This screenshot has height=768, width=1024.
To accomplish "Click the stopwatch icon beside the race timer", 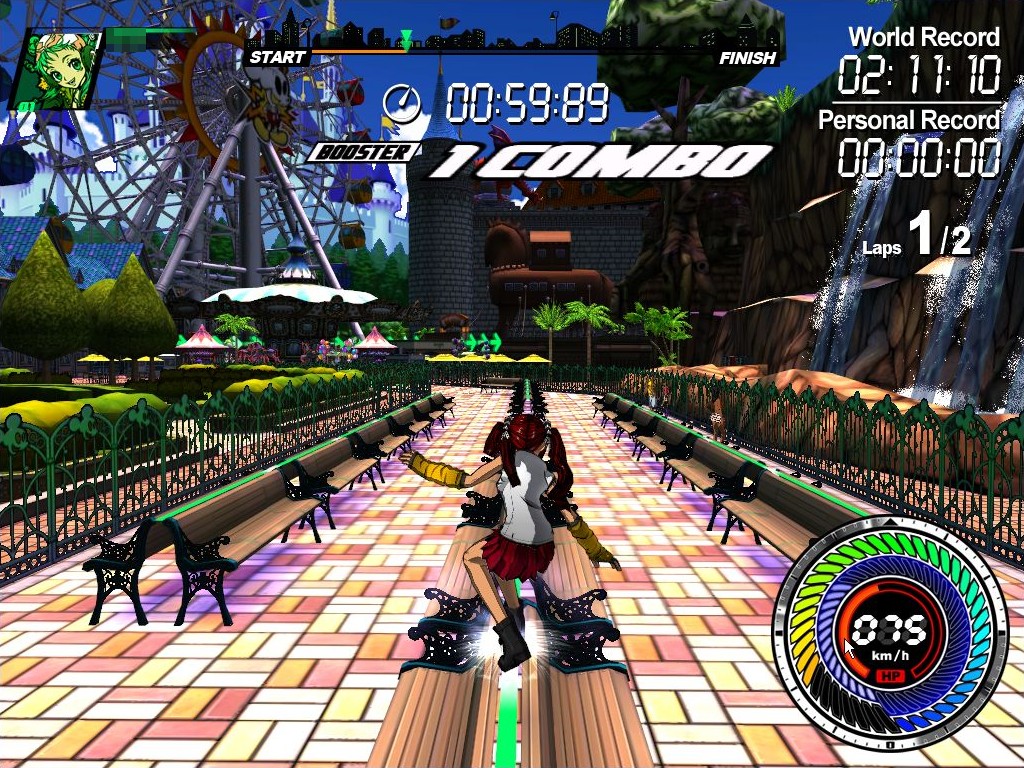I will point(402,103).
